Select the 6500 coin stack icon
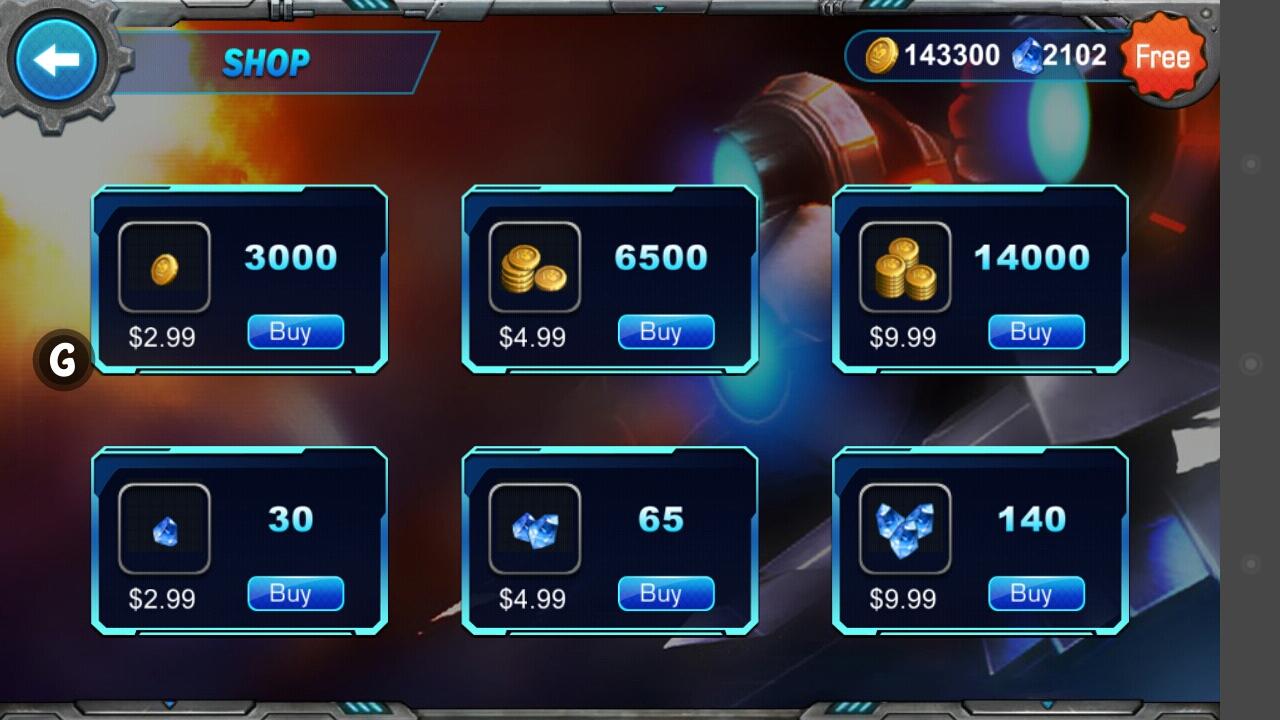 (534, 265)
